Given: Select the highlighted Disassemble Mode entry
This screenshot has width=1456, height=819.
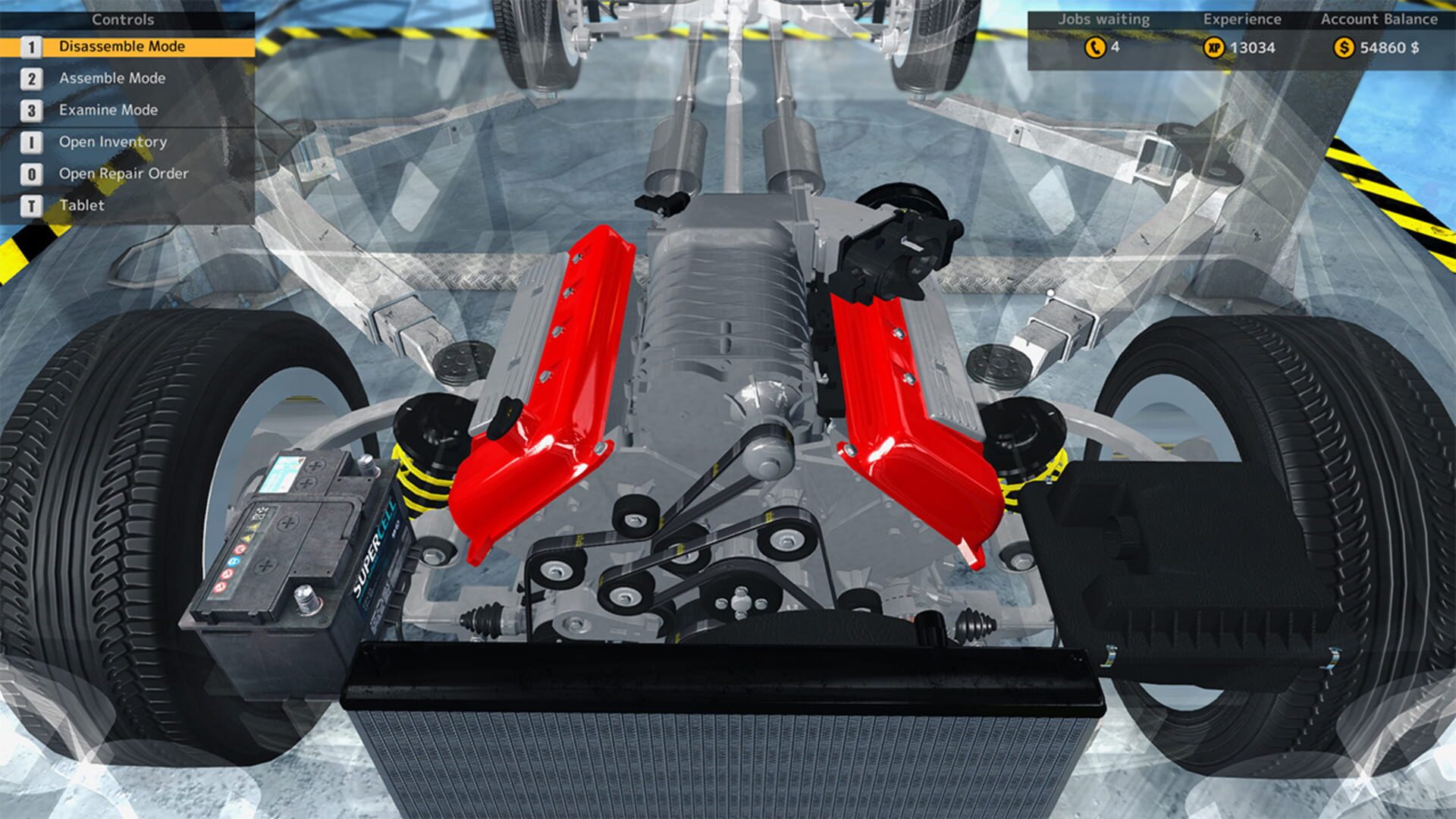Looking at the screenshot, I should point(121,46).
